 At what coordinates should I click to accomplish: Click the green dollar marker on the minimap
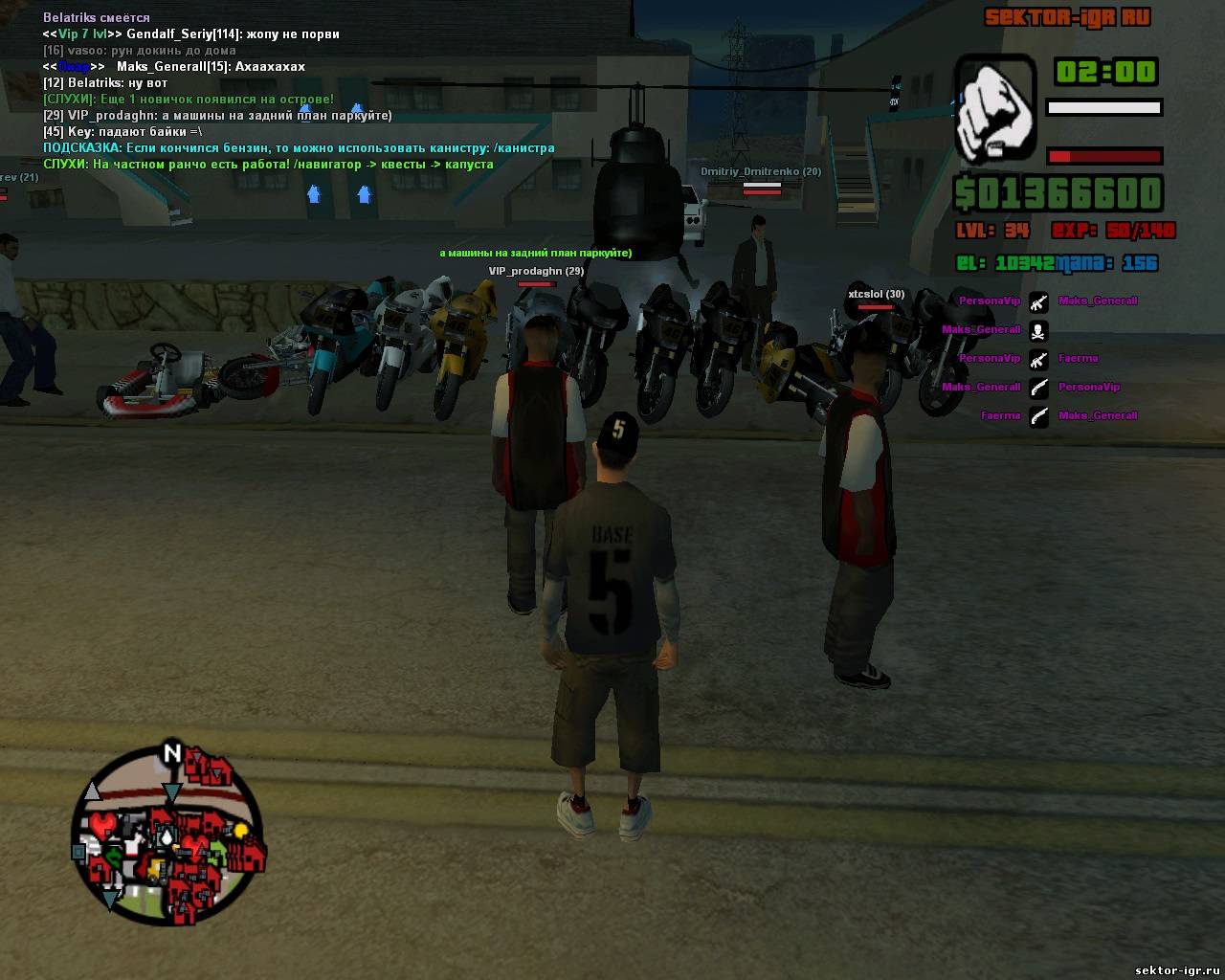[115, 857]
